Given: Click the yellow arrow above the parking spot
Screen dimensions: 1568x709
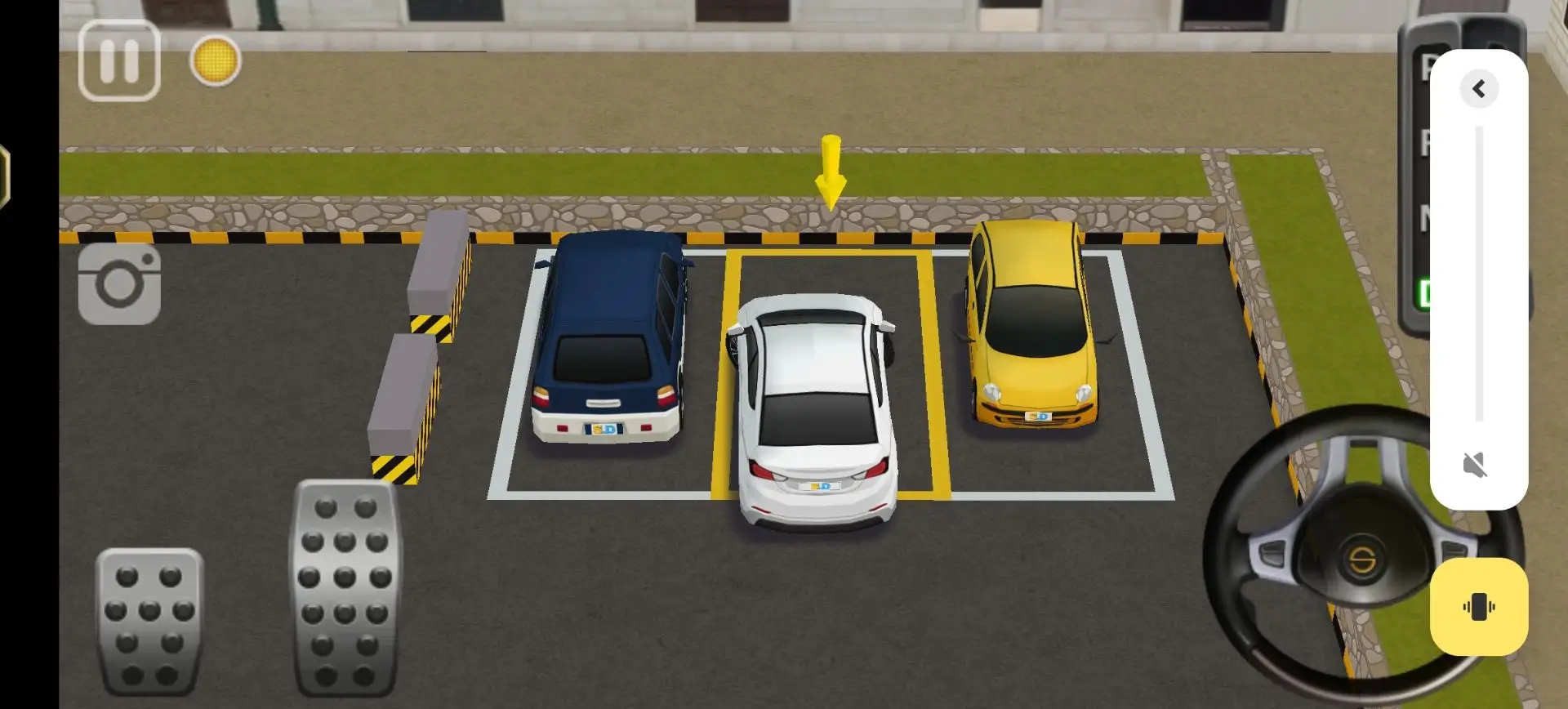Looking at the screenshot, I should (x=831, y=172).
